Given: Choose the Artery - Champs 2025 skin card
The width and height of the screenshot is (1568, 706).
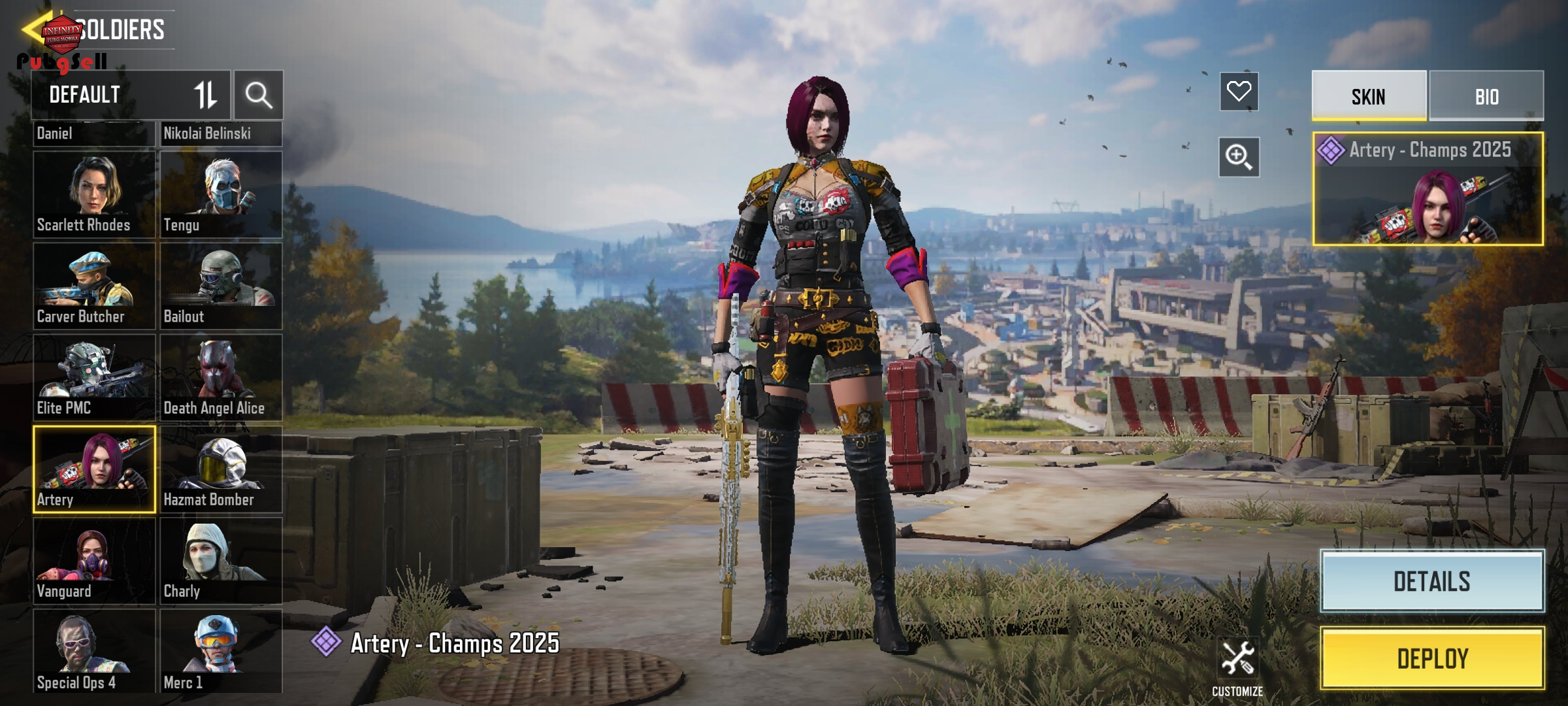Looking at the screenshot, I should [1428, 189].
